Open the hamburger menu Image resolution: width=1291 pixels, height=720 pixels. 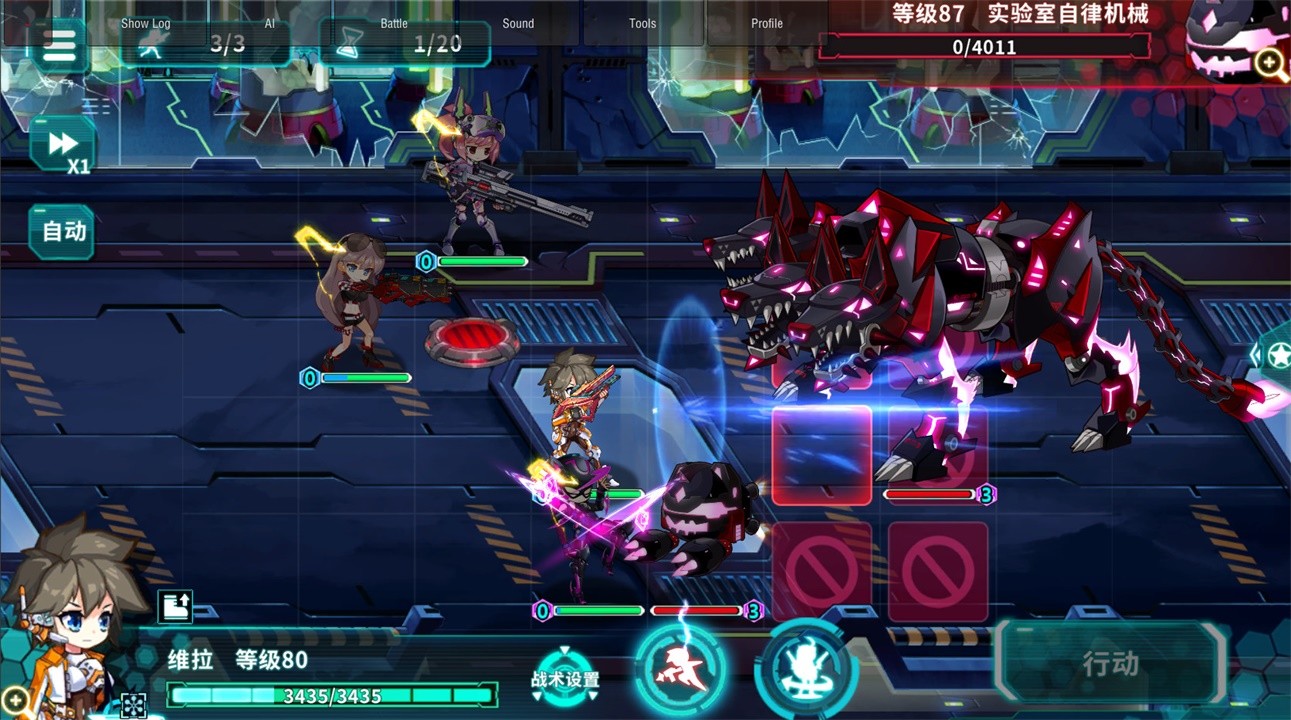[x=59, y=46]
